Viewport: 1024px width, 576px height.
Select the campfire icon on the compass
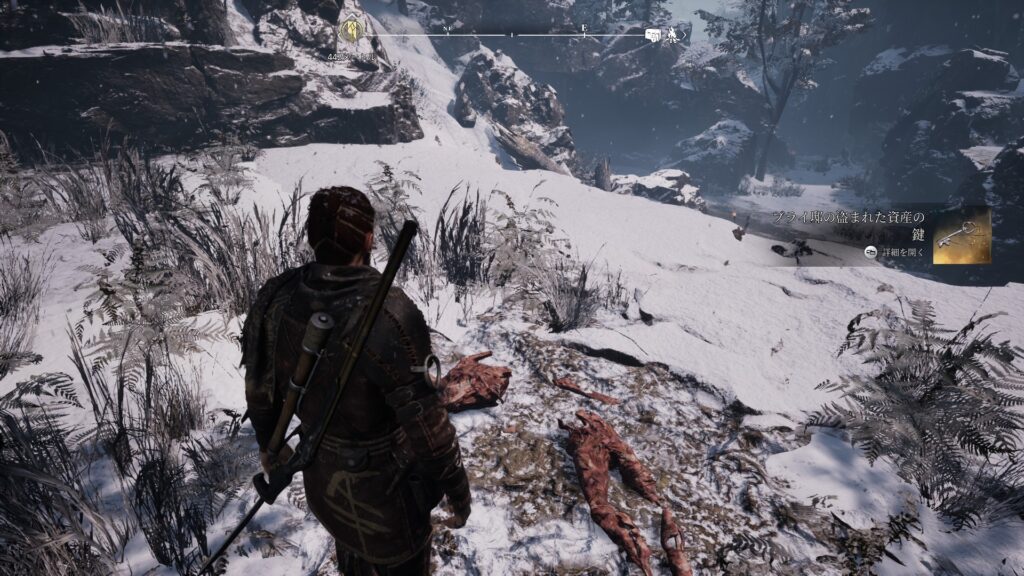pos(675,36)
